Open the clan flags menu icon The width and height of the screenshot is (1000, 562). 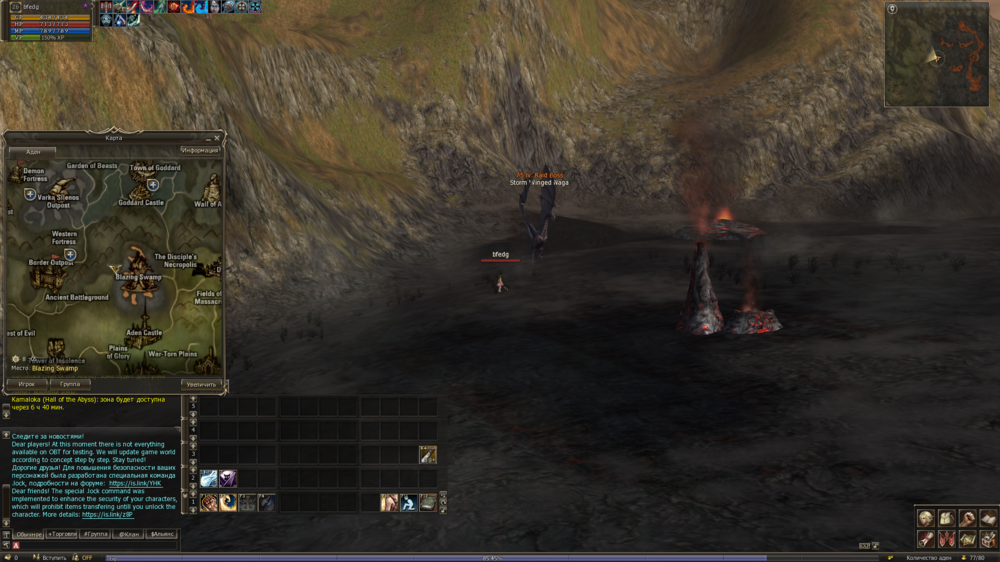coord(947,539)
